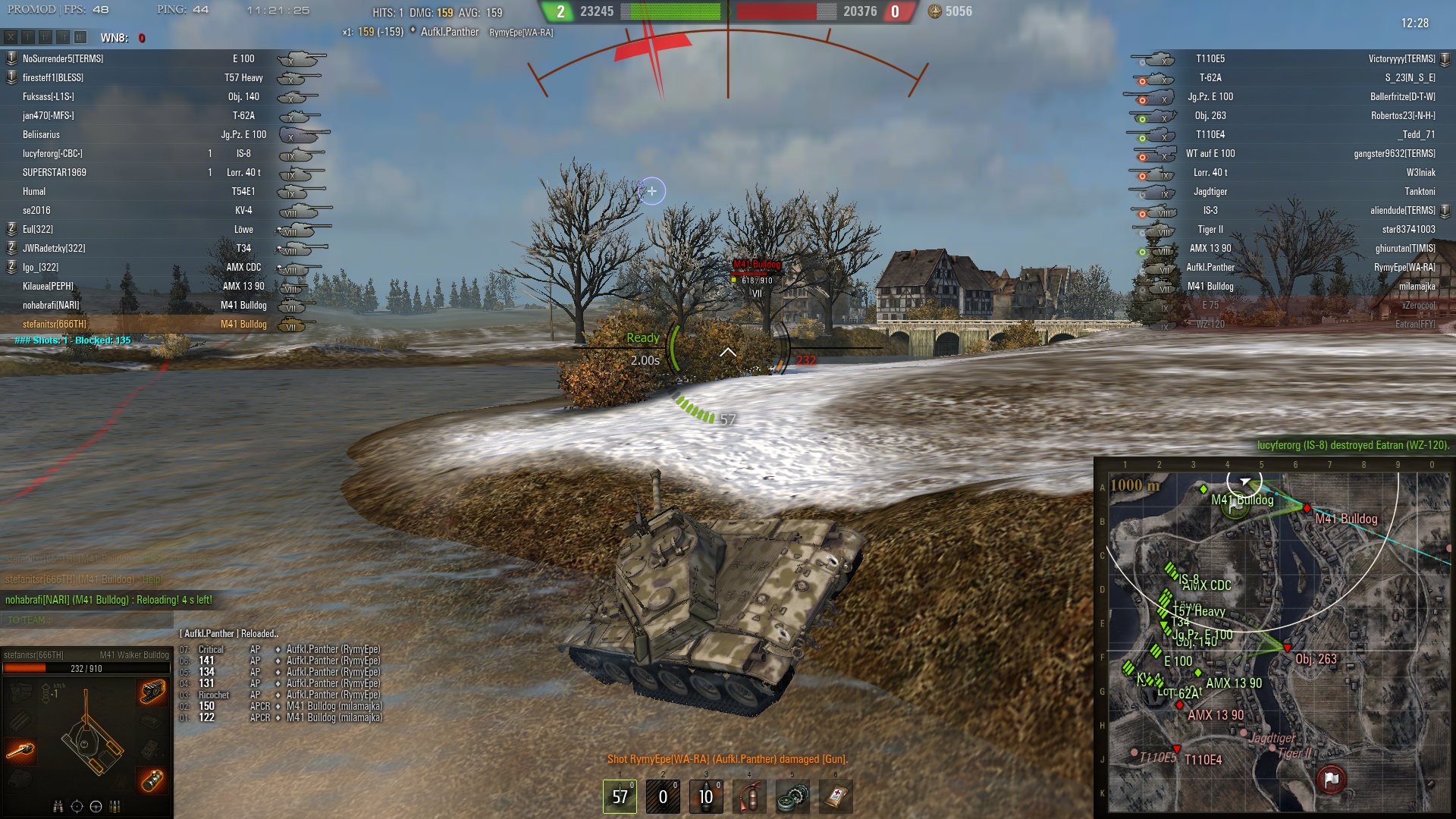
Task: Activate the repair kit consumable
Action: [x=792, y=796]
